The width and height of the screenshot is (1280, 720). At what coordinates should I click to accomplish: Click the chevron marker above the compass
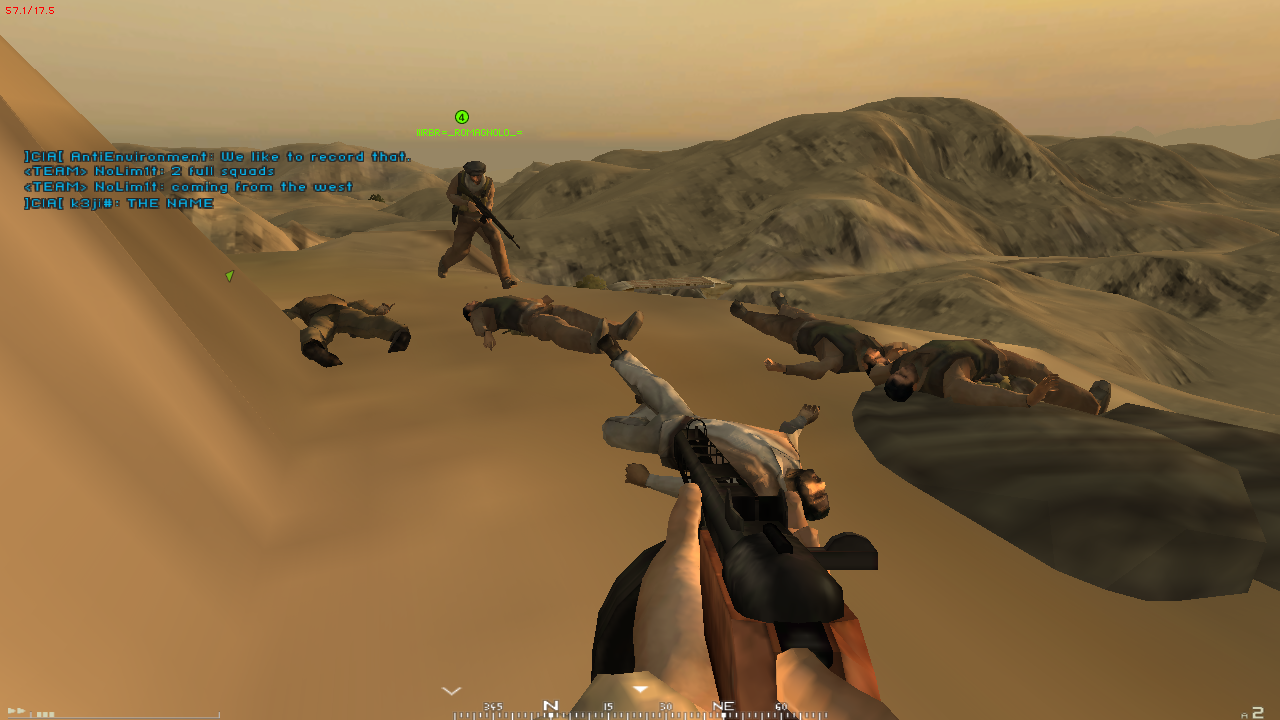pos(452,690)
